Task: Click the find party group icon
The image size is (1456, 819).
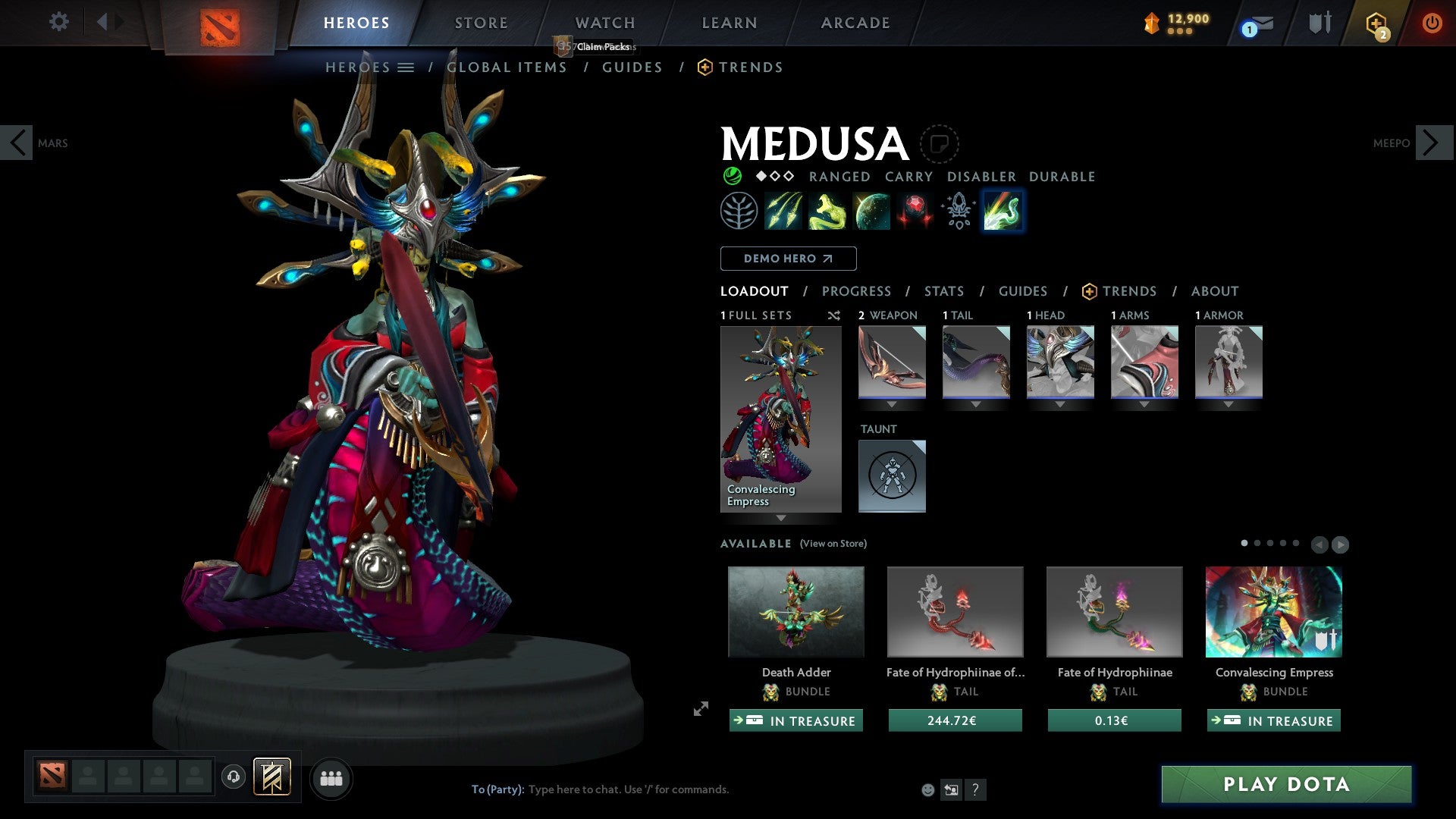Action: tap(331, 778)
